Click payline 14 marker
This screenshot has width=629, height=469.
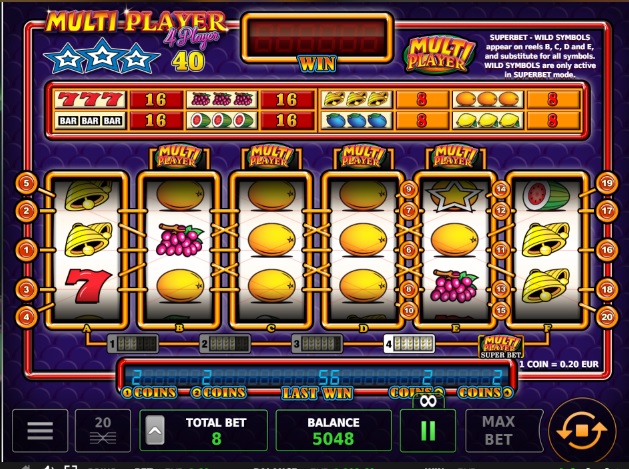(501, 188)
